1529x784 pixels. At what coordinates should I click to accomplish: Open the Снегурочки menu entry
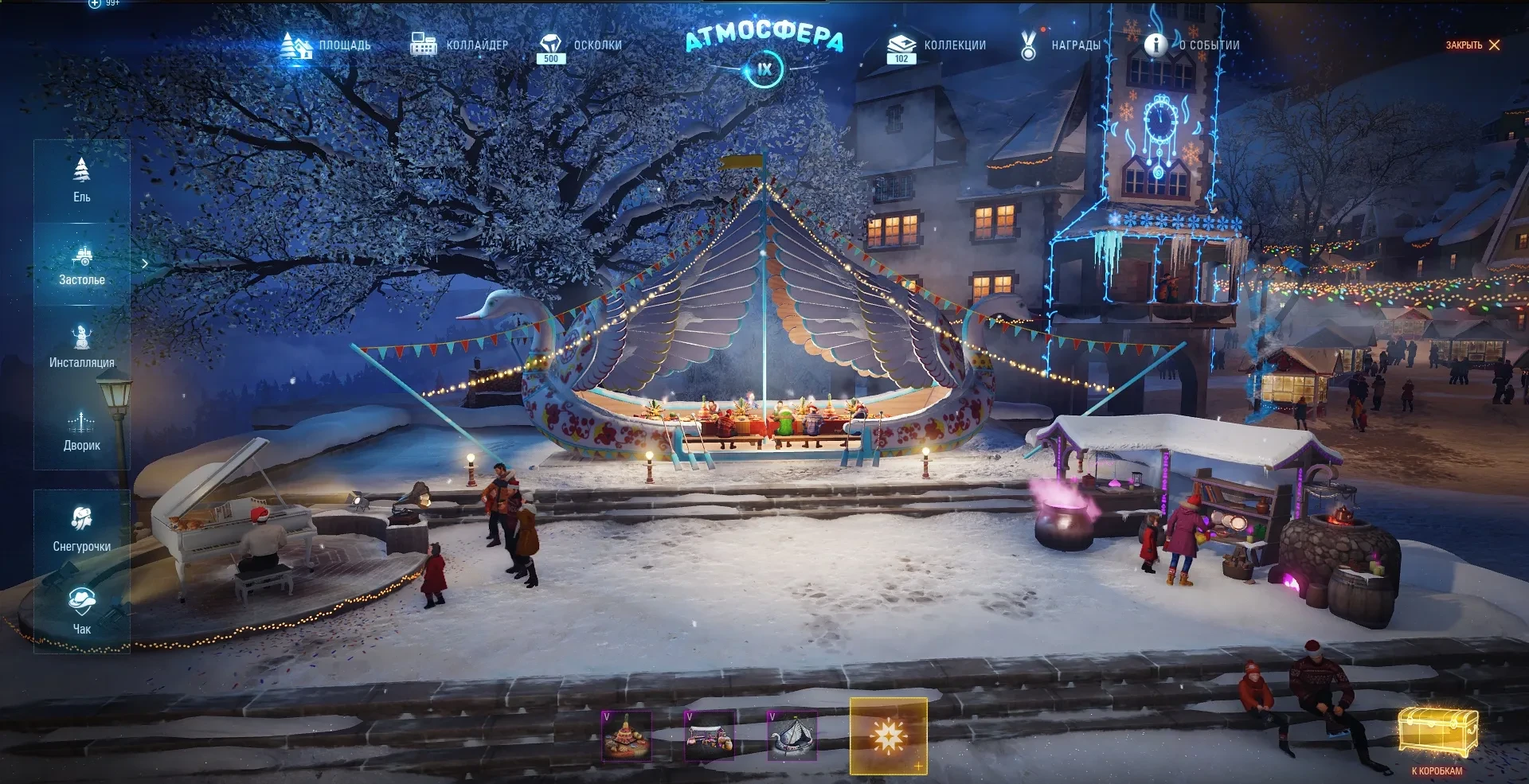click(82, 529)
